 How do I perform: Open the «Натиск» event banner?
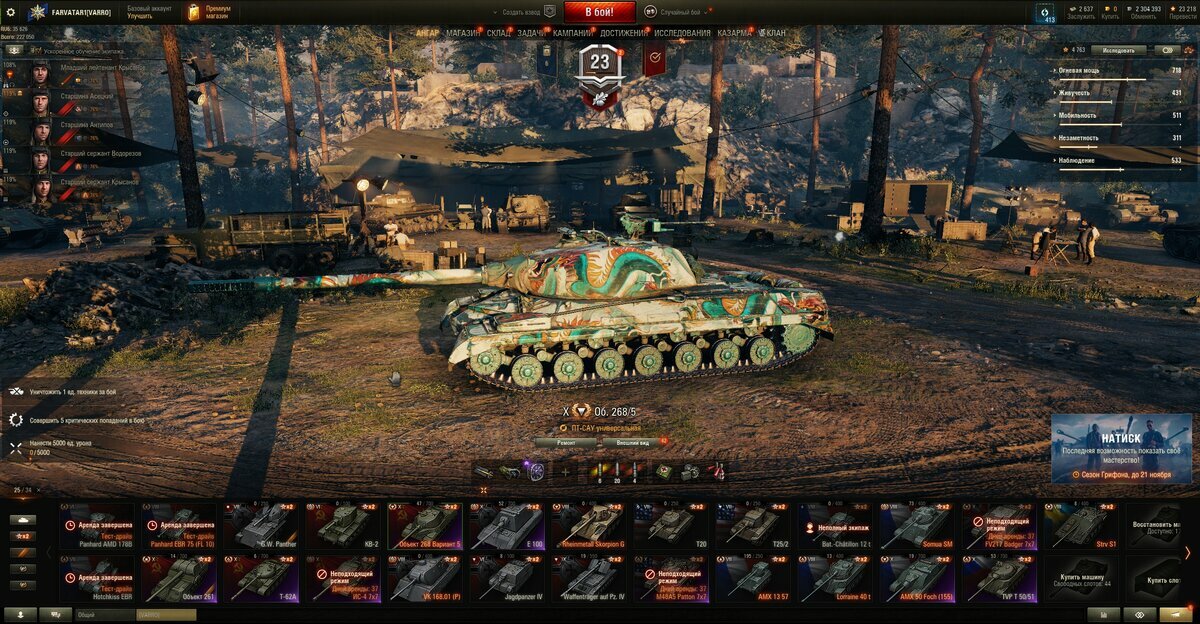point(1120,448)
